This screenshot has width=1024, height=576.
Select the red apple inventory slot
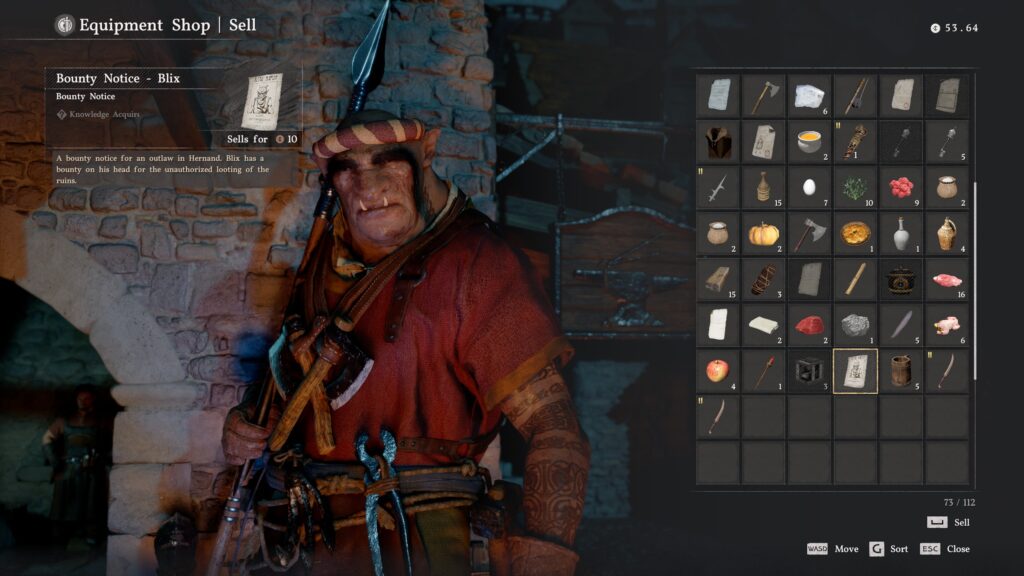[x=717, y=371]
